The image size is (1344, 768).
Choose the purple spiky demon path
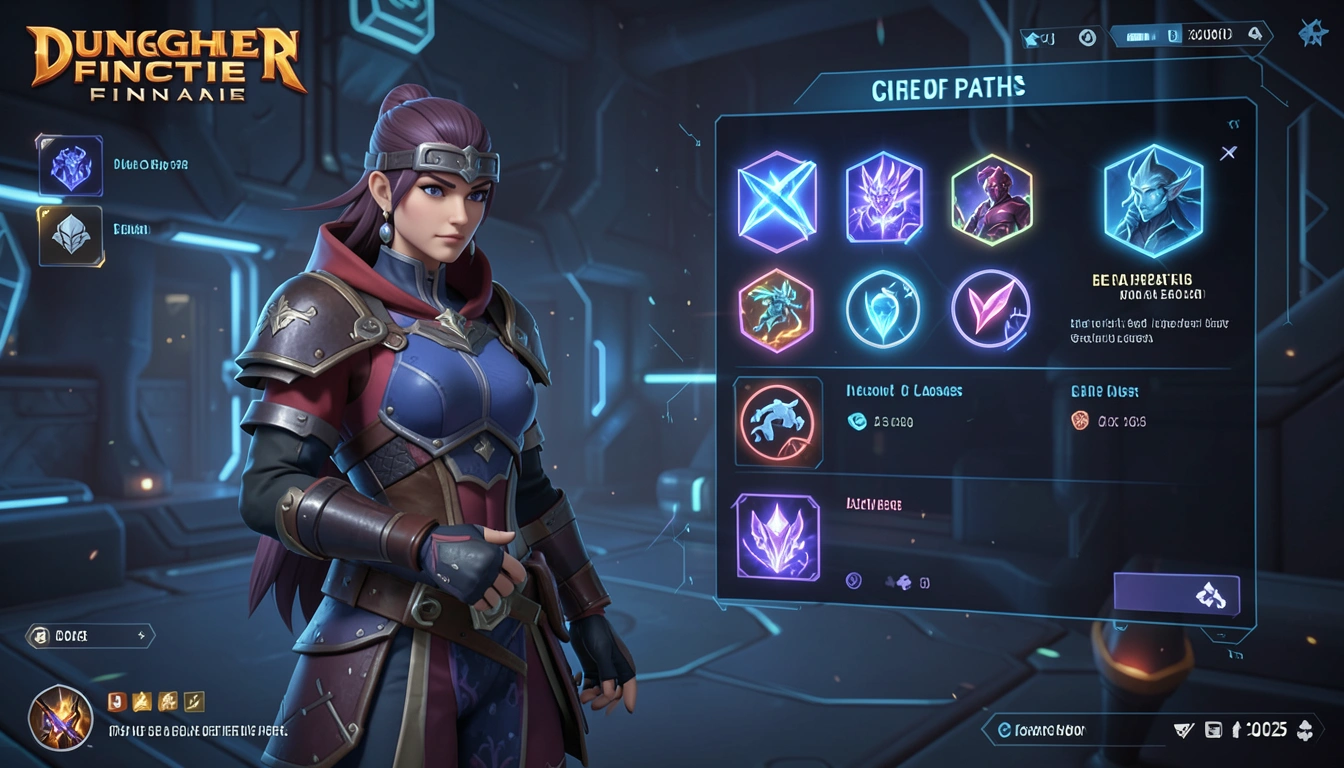(883, 197)
